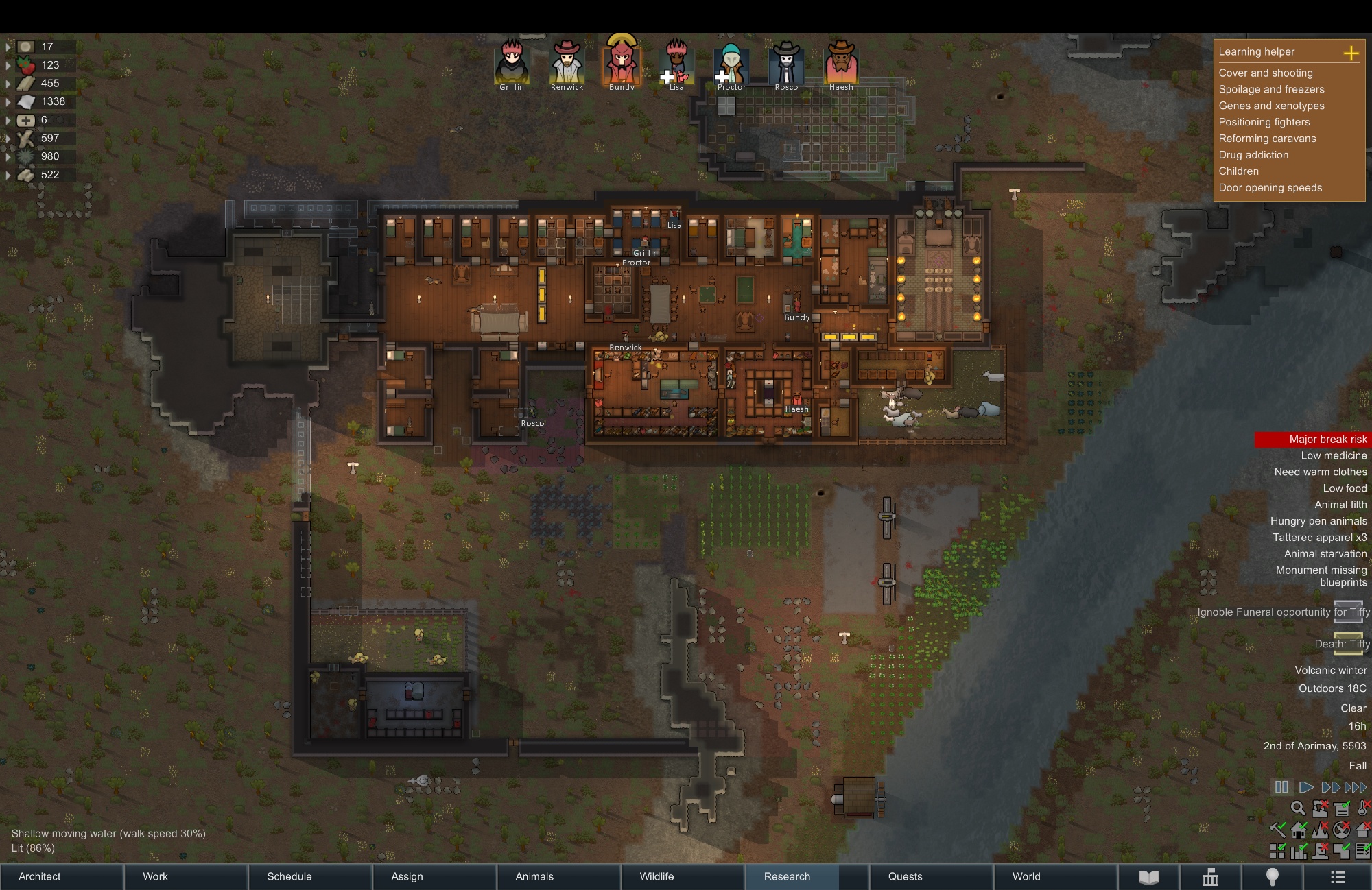Switch to the World view
The image size is (1372, 890).
pos(1026,876)
